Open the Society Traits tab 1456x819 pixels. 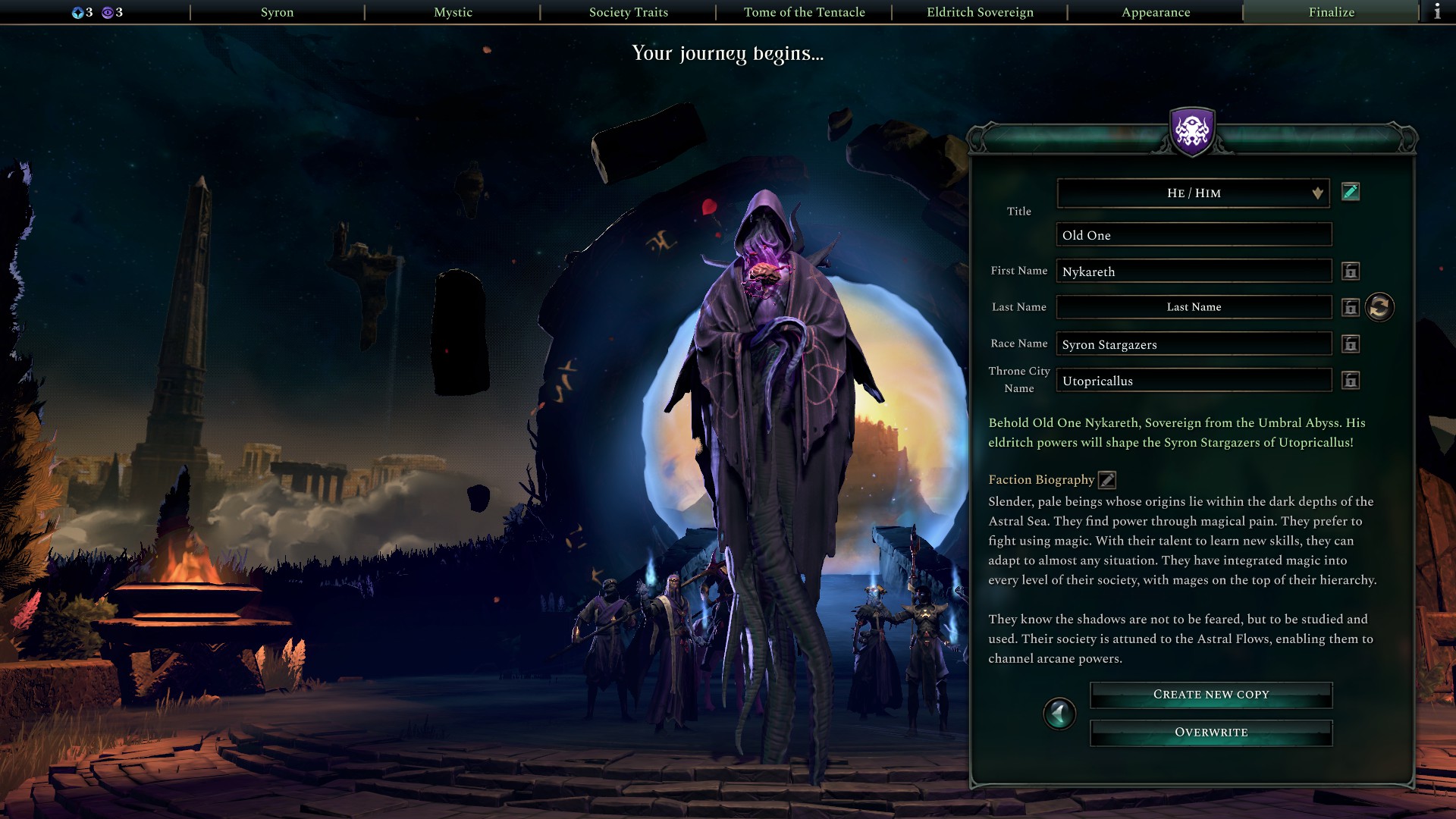tap(629, 12)
